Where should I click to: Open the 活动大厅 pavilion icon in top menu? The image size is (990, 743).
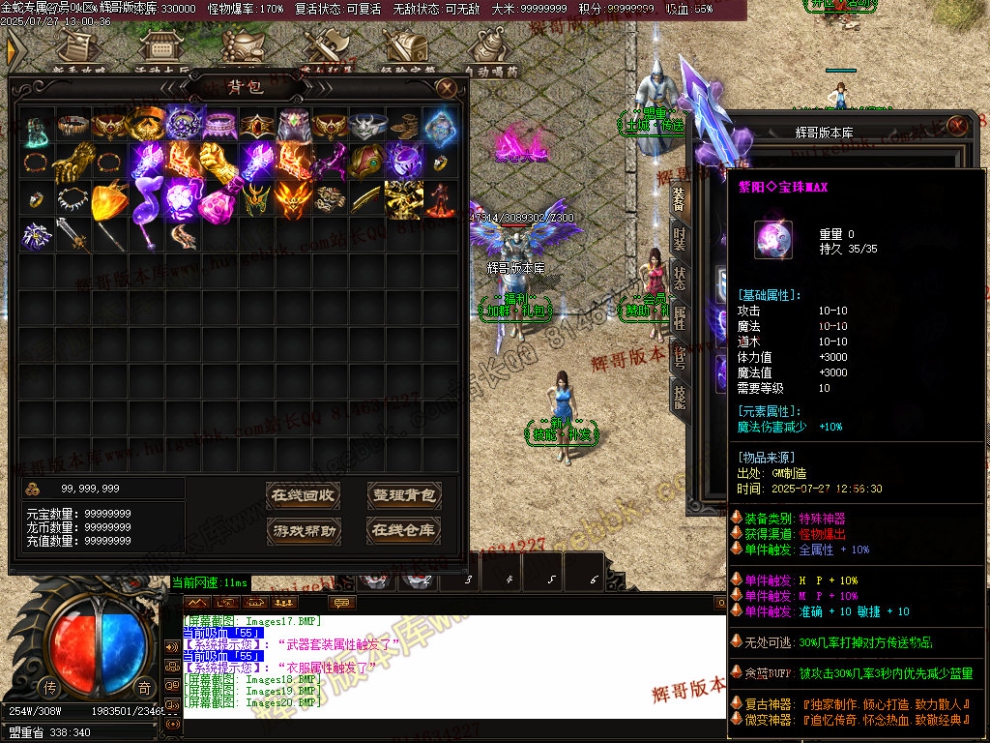click(x=158, y=50)
